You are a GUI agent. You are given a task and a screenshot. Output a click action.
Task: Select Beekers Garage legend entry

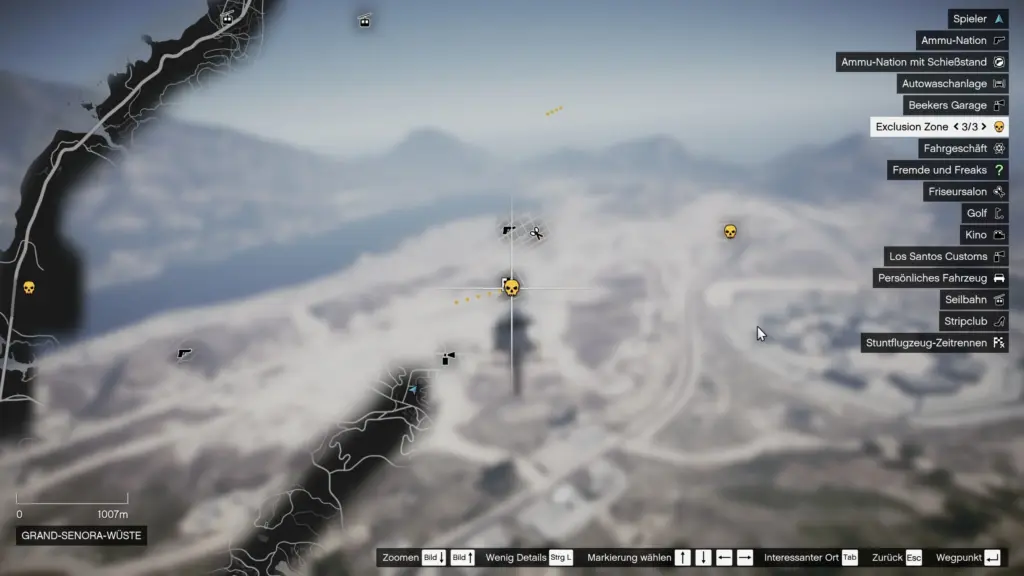click(x=955, y=105)
